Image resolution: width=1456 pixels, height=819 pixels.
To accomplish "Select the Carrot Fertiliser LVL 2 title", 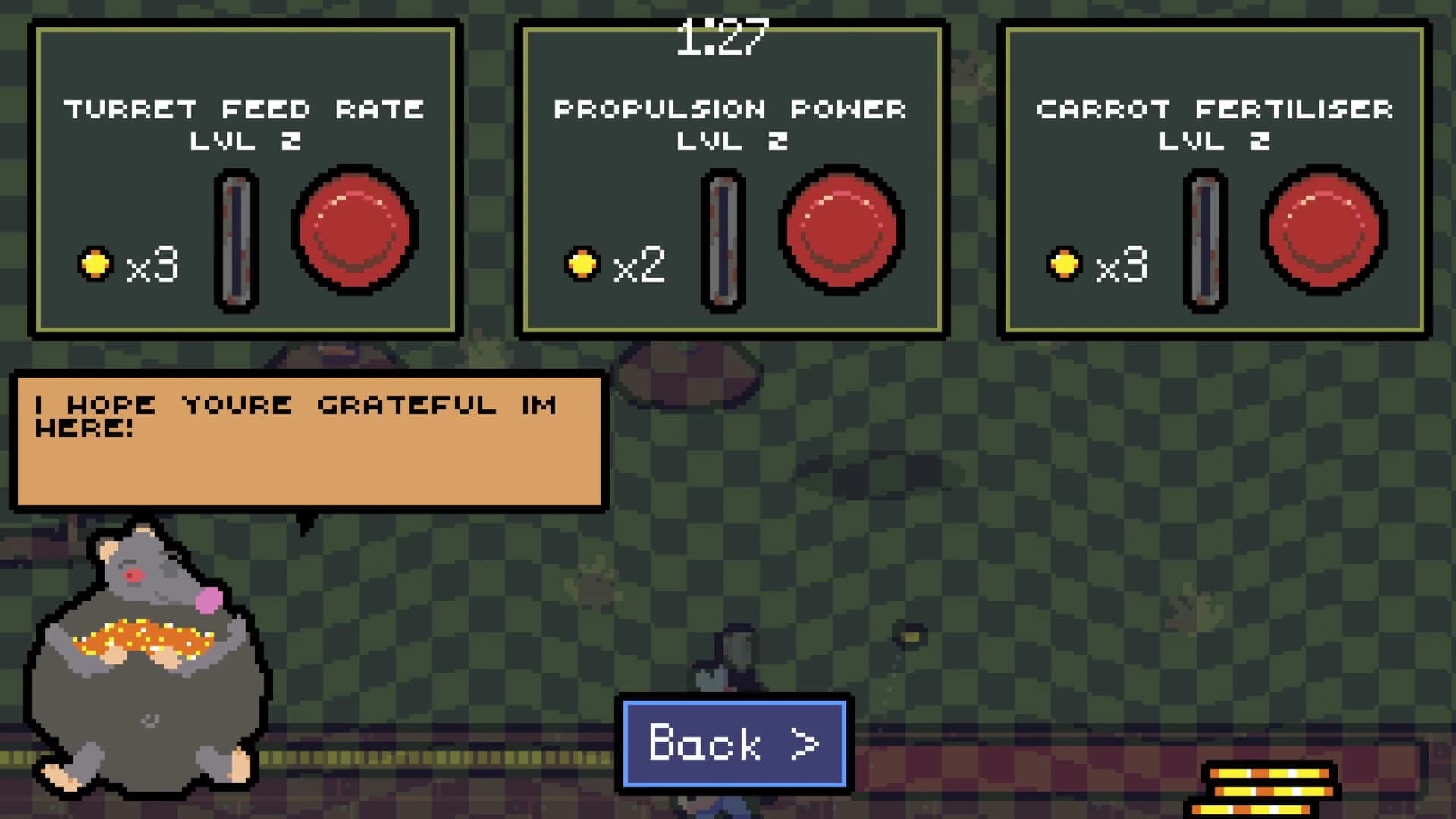I will [1213, 124].
